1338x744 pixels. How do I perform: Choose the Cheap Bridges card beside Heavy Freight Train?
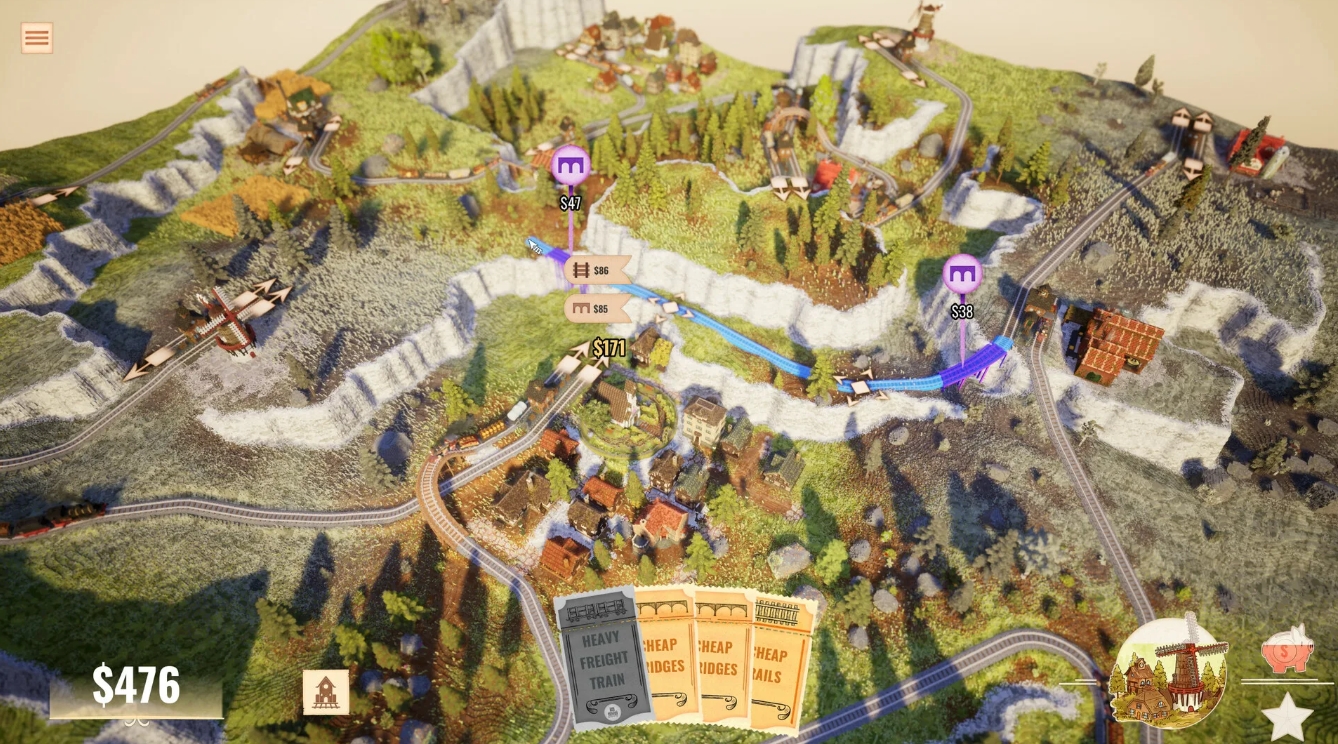(664, 655)
